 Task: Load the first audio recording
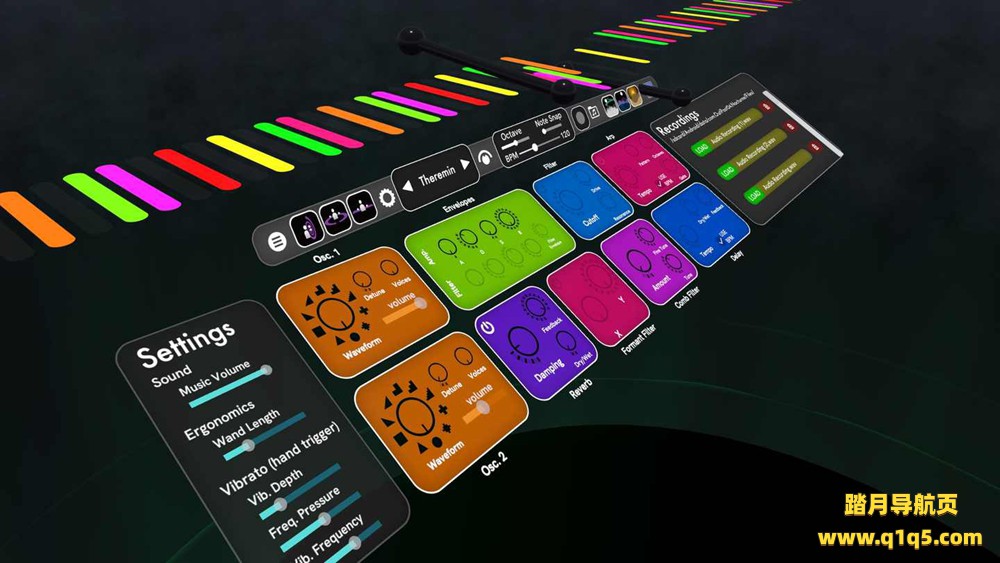tap(701, 149)
